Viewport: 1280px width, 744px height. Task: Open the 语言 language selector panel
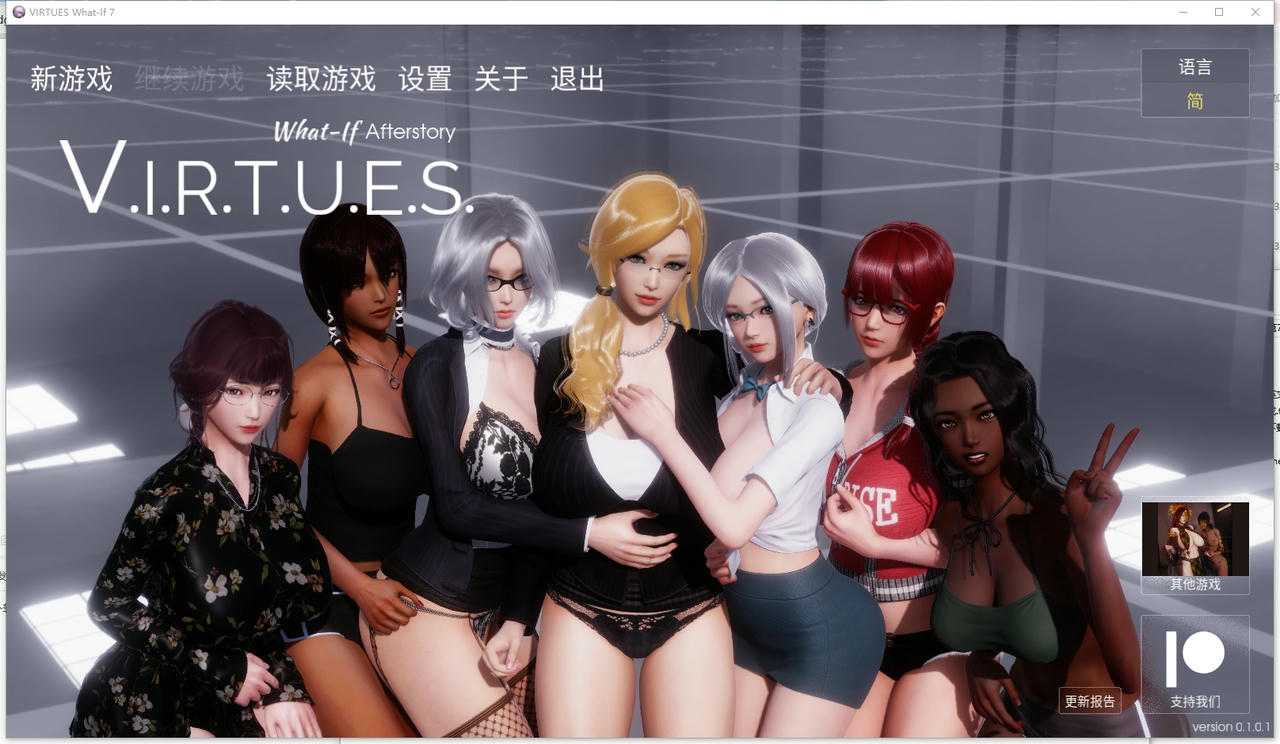click(1195, 66)
